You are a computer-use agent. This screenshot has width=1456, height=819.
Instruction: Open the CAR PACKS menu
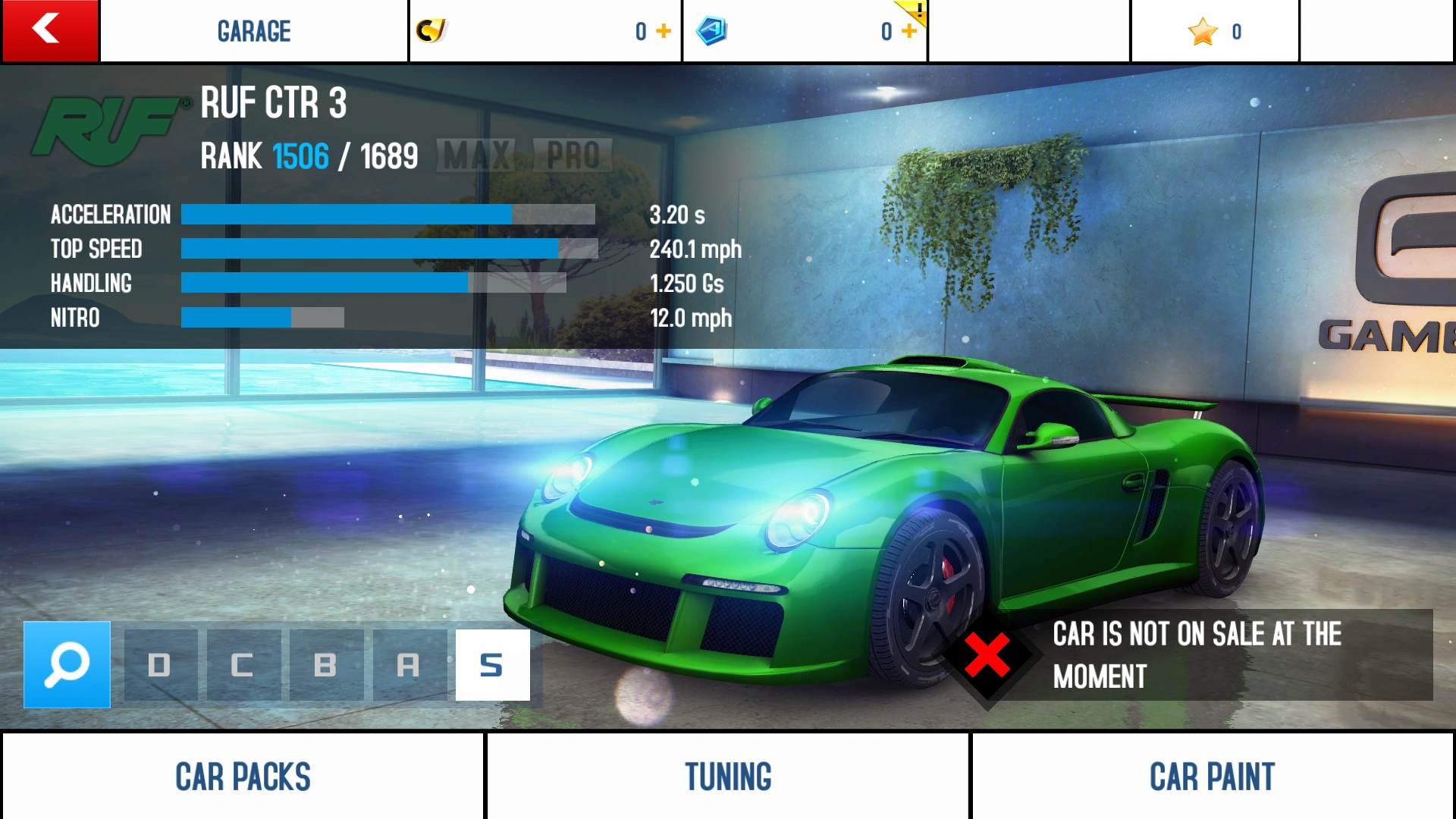click(242, 776)
